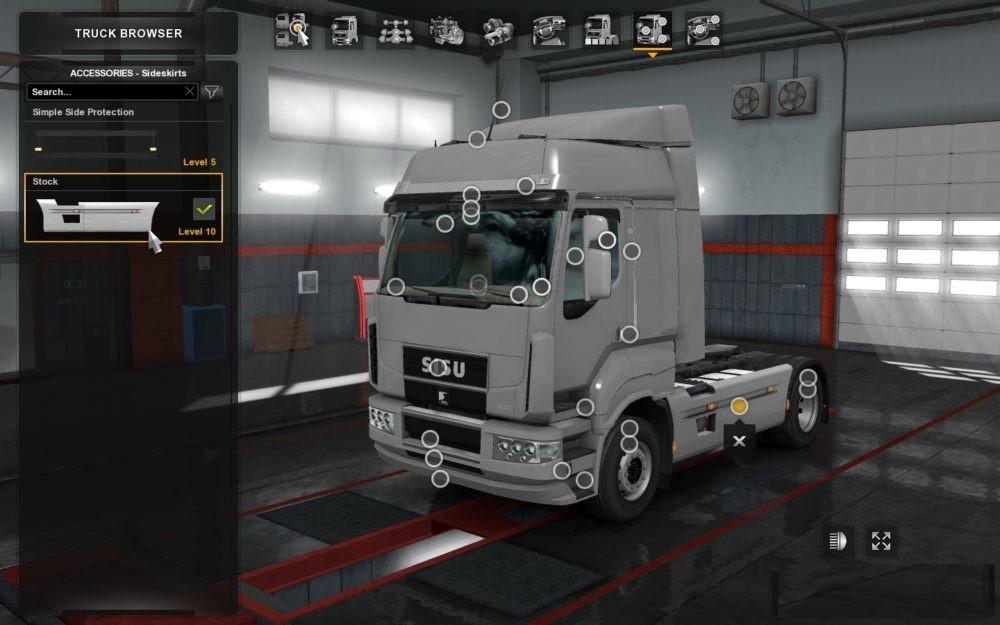Activate the fullscreen expand view icon
The width and height of the screenshot is (1000, 625).
pos(881,541)
